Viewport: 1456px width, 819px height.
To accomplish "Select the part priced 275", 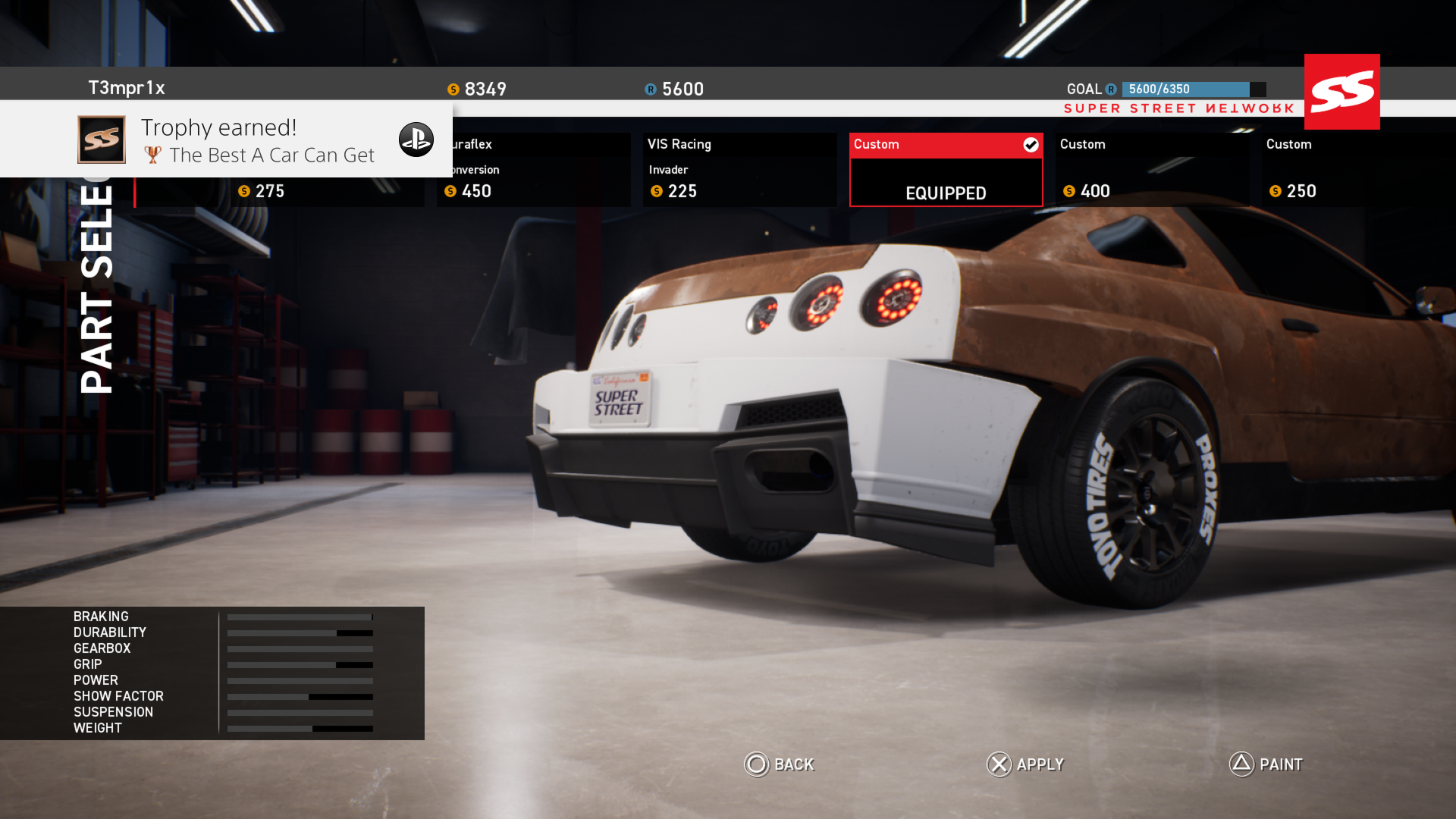I will point(281,192).
